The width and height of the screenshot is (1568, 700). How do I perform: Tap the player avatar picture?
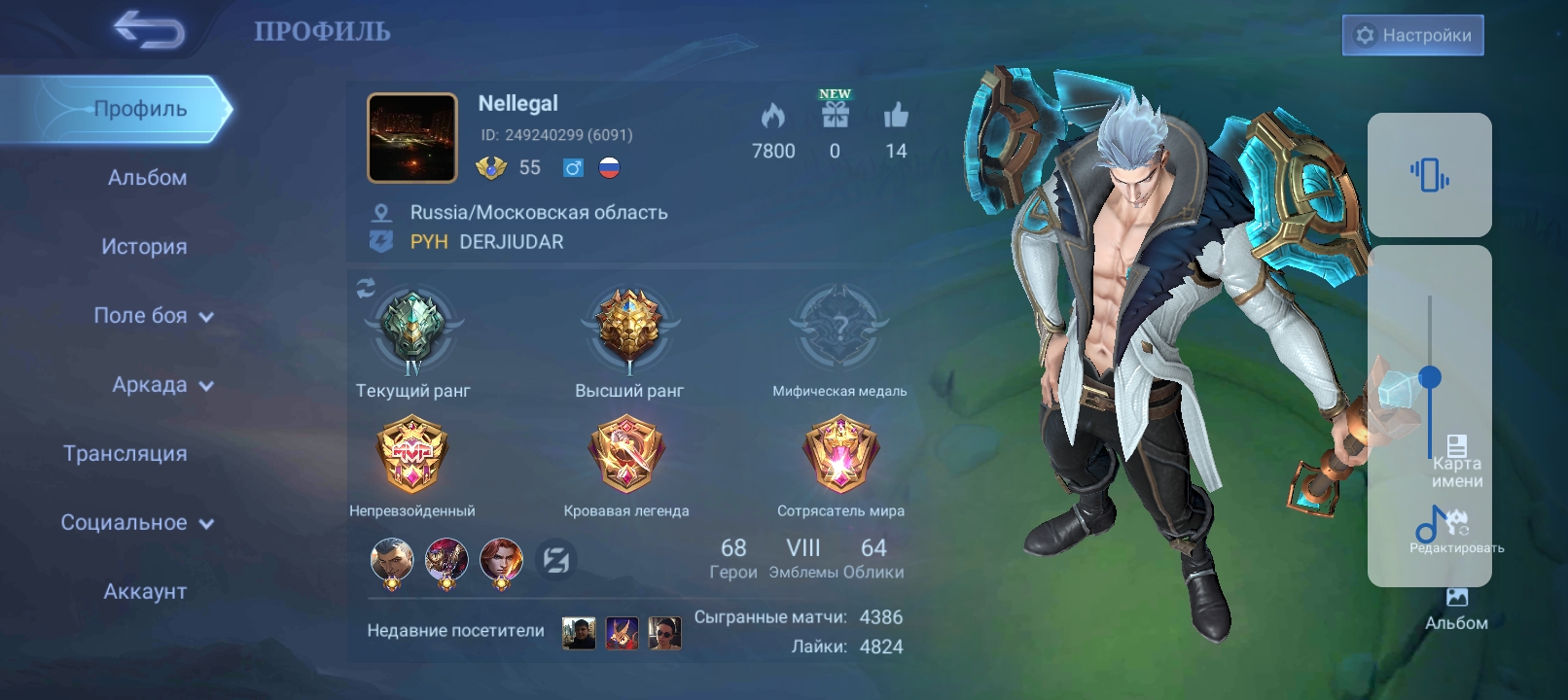412,138
